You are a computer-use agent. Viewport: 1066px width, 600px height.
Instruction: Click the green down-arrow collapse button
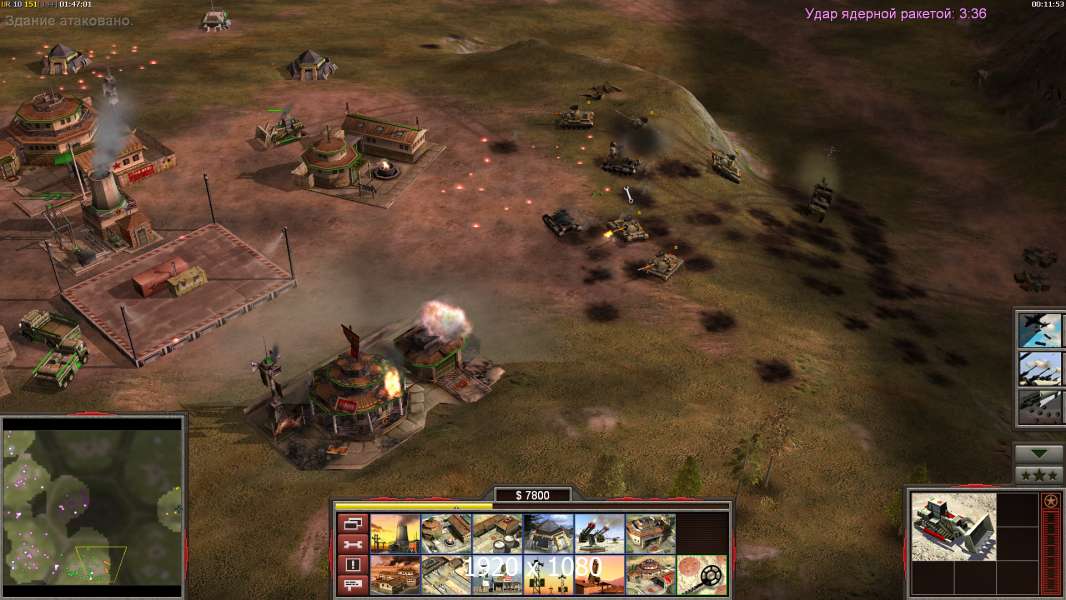[x=1039, y=454]
